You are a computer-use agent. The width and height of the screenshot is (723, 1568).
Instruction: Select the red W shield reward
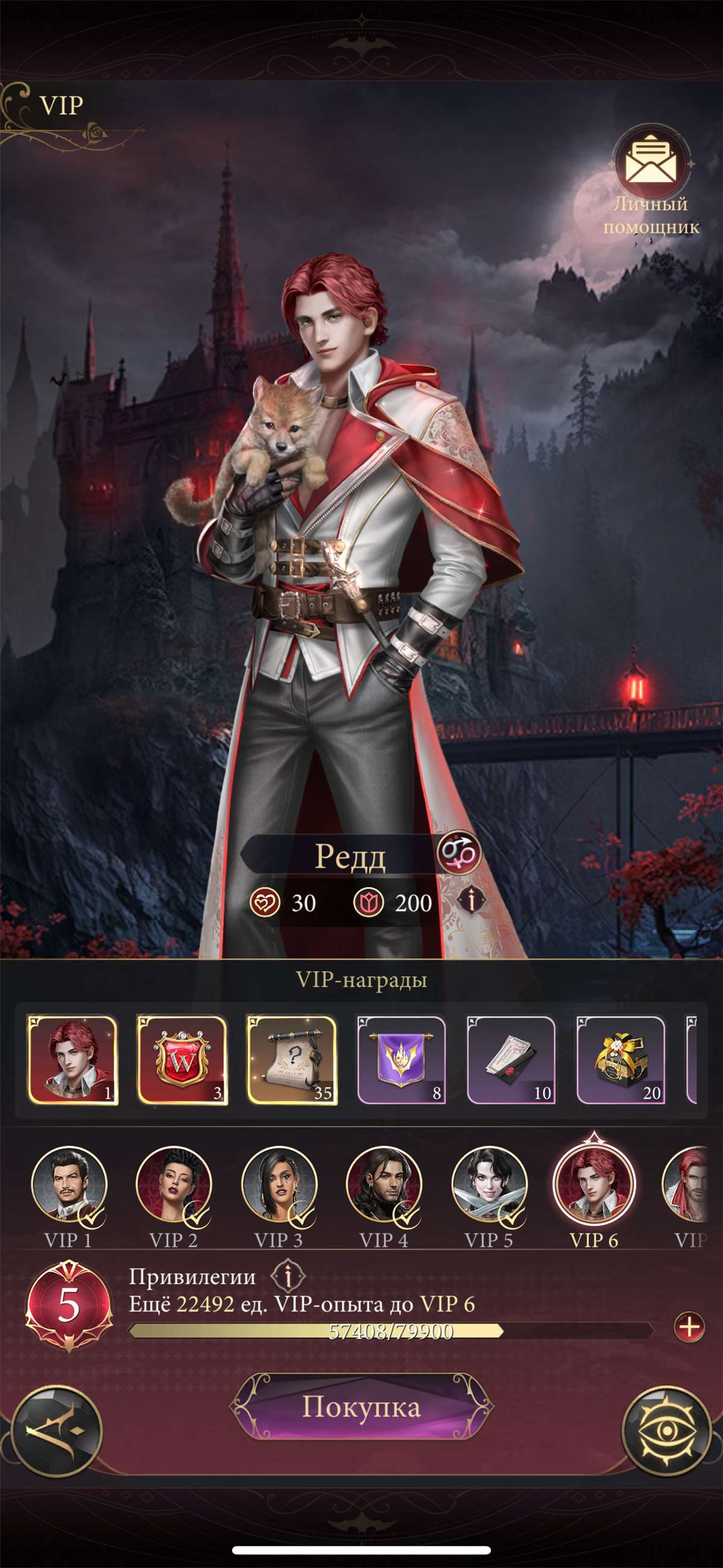[182, 1060]
